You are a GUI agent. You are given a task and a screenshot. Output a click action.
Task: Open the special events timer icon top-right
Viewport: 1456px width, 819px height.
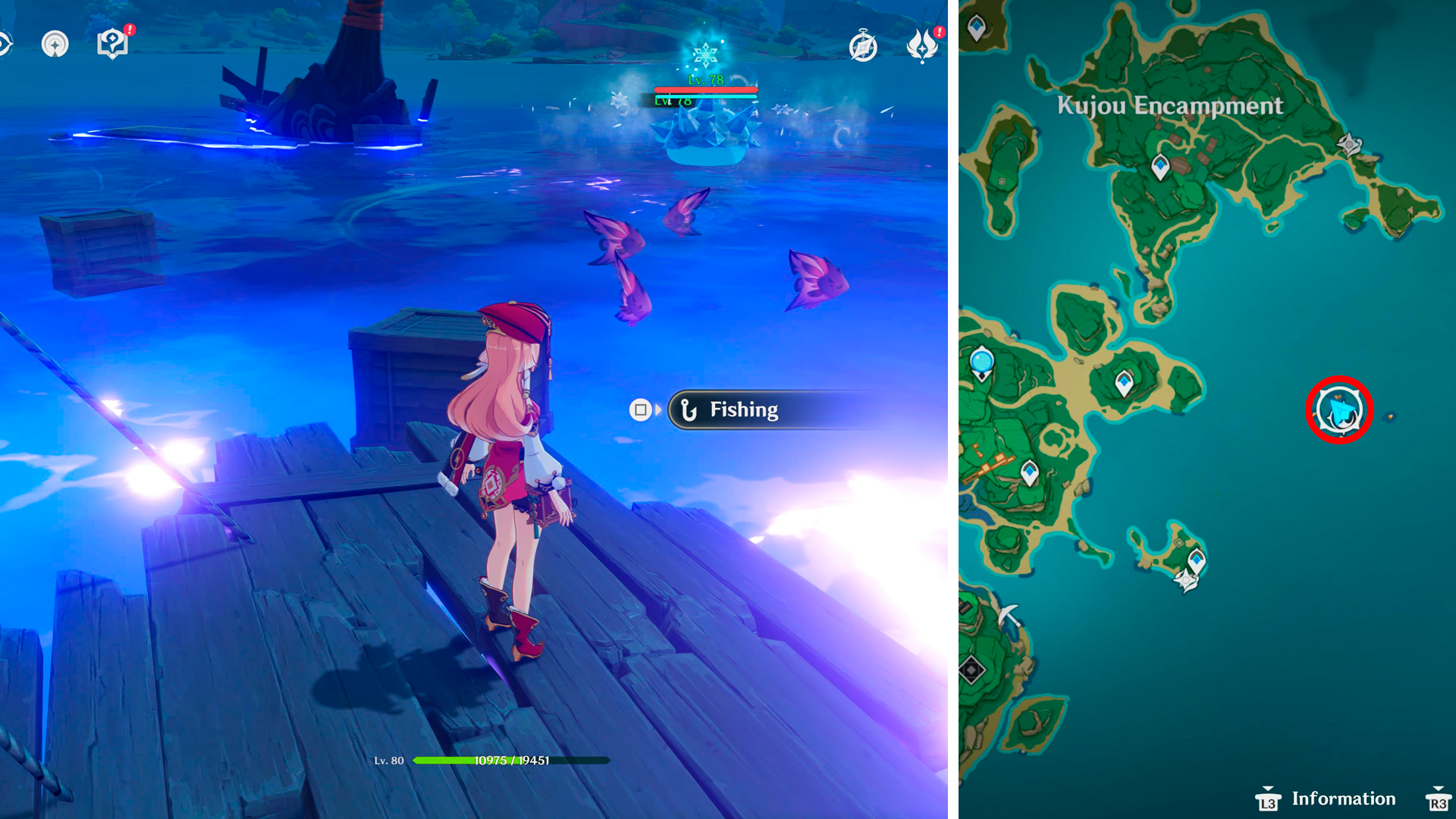[863, 47]
